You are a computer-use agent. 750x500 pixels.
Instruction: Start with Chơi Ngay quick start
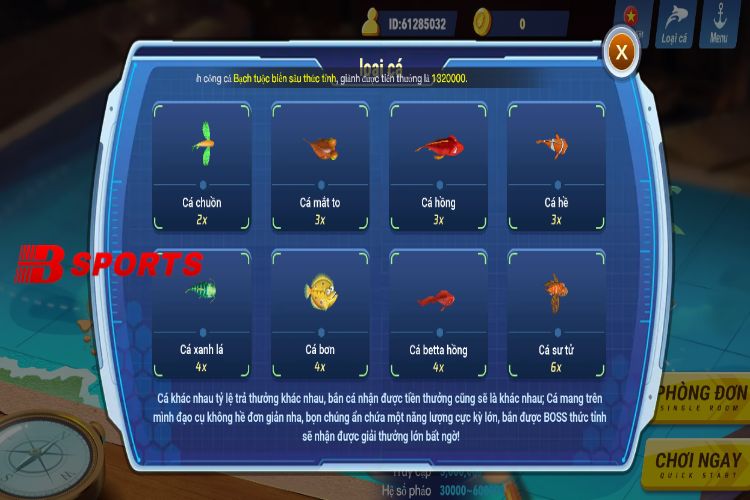[701, 464]
